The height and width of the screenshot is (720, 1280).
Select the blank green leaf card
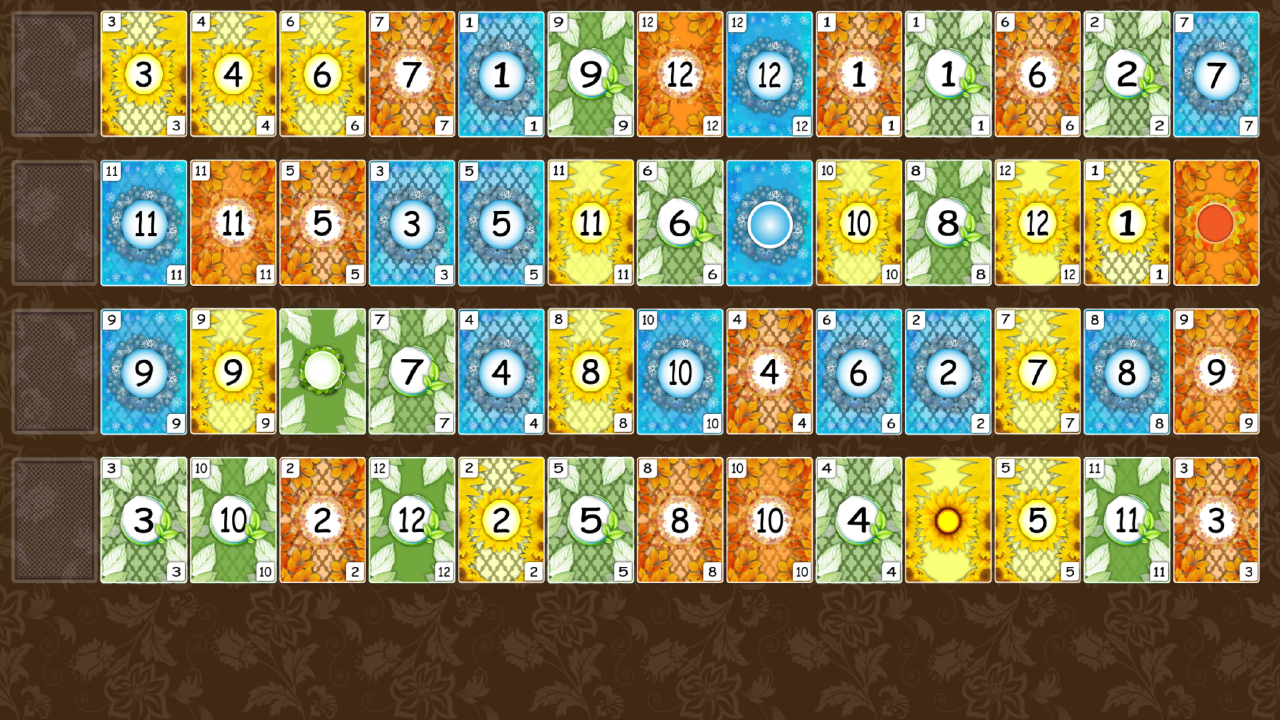coord(322,371)
